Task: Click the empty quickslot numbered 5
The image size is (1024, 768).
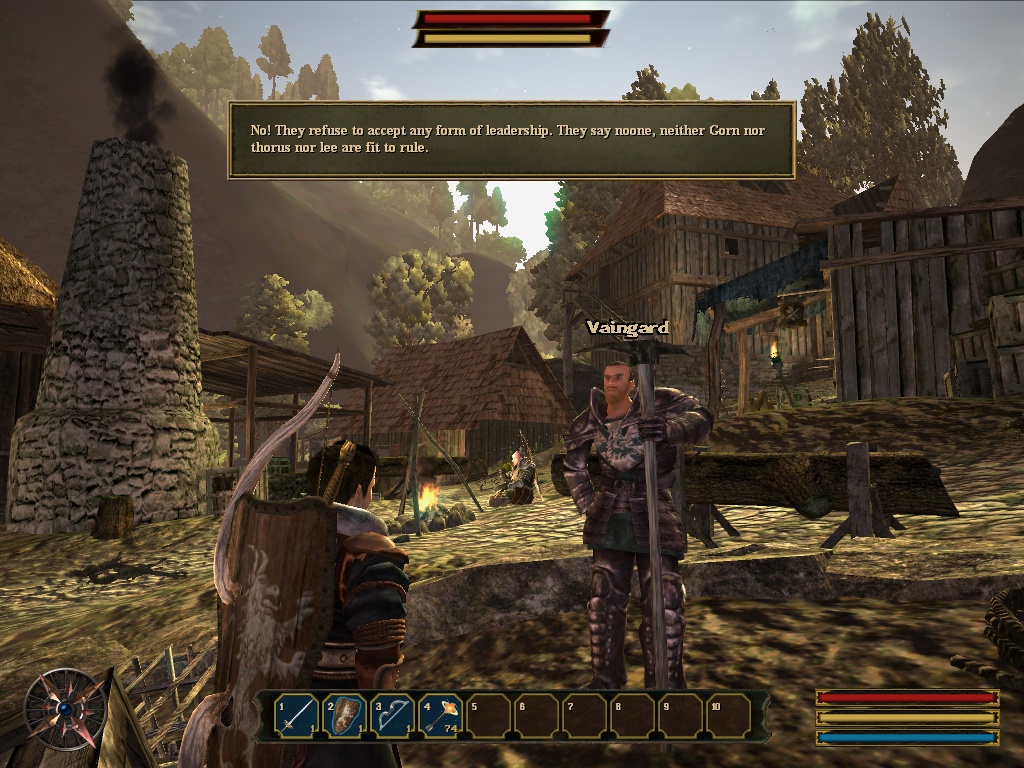Action: point(488,716)
